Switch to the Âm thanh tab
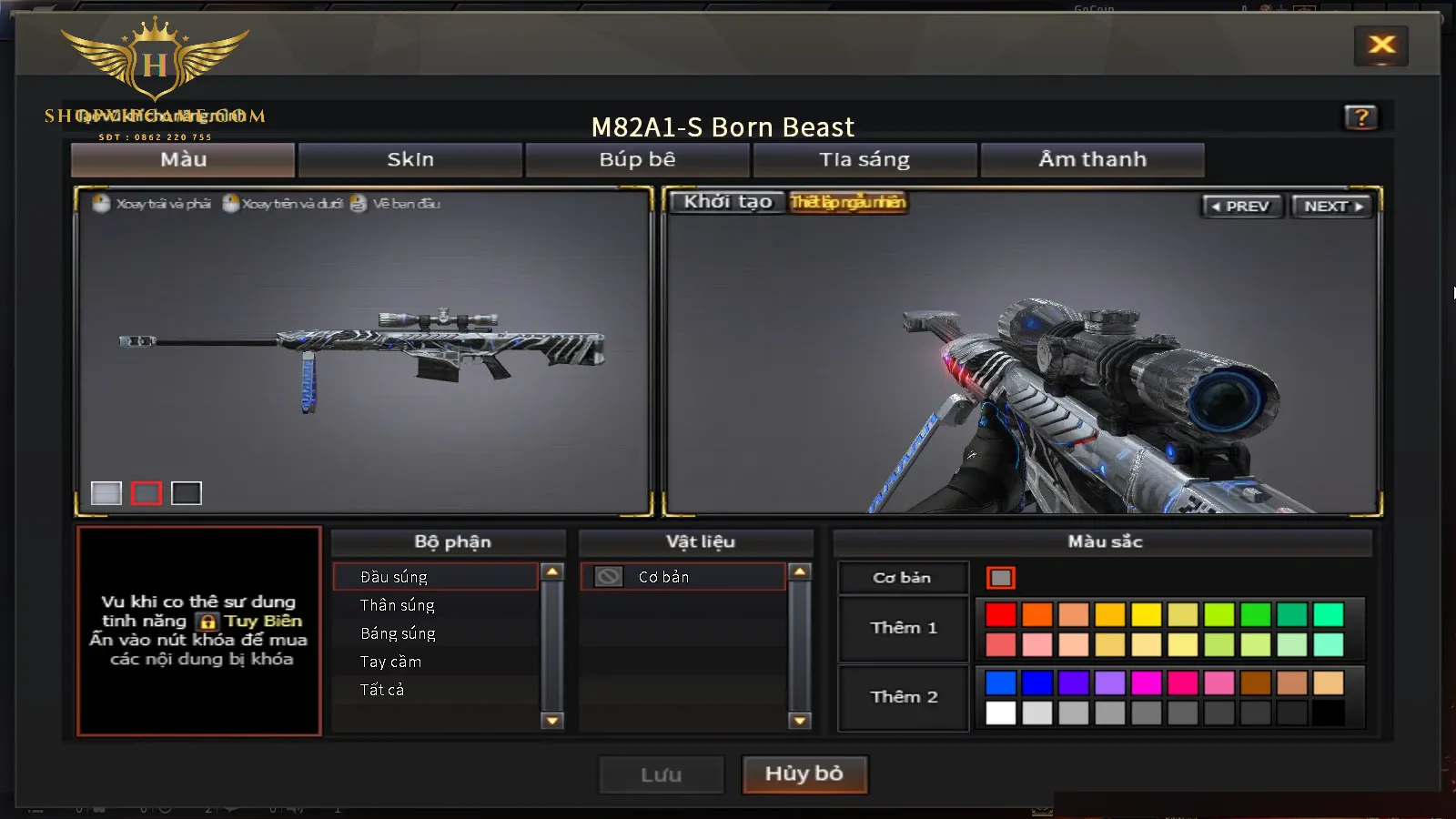Screen dimensions: 1456x819 click(1092, 160)
